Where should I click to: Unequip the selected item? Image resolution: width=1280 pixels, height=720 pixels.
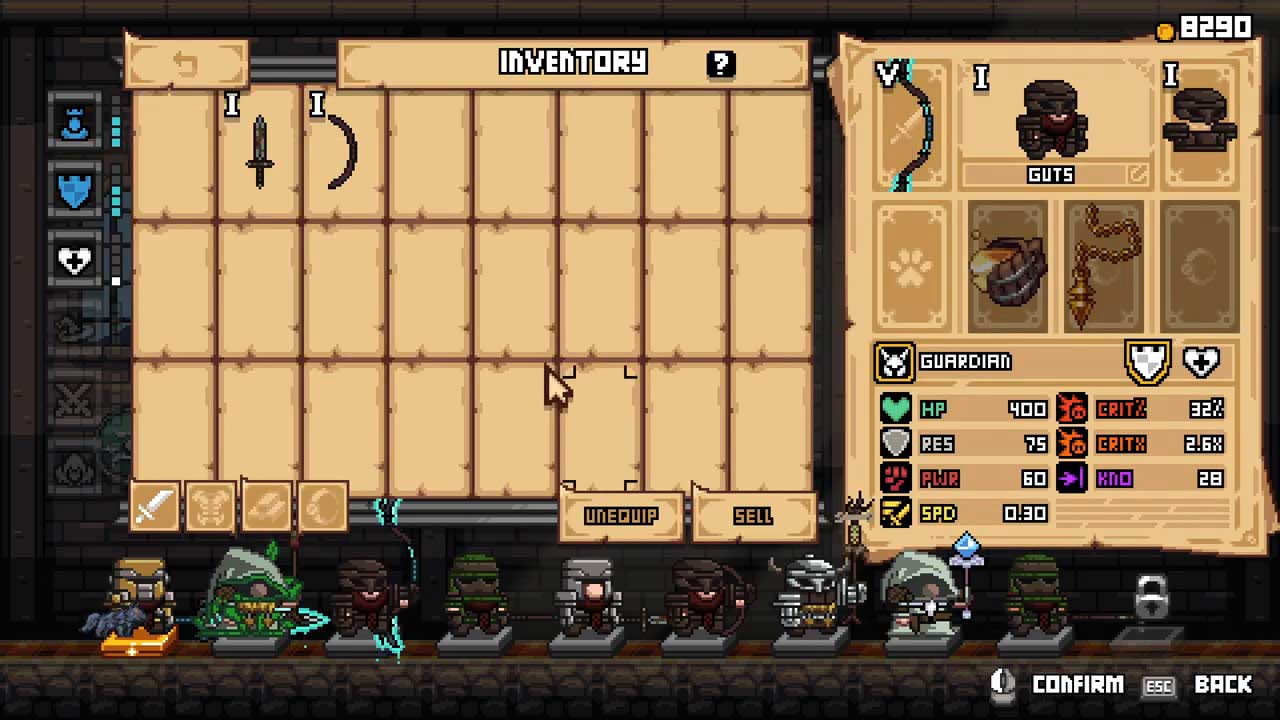point(621,516)
